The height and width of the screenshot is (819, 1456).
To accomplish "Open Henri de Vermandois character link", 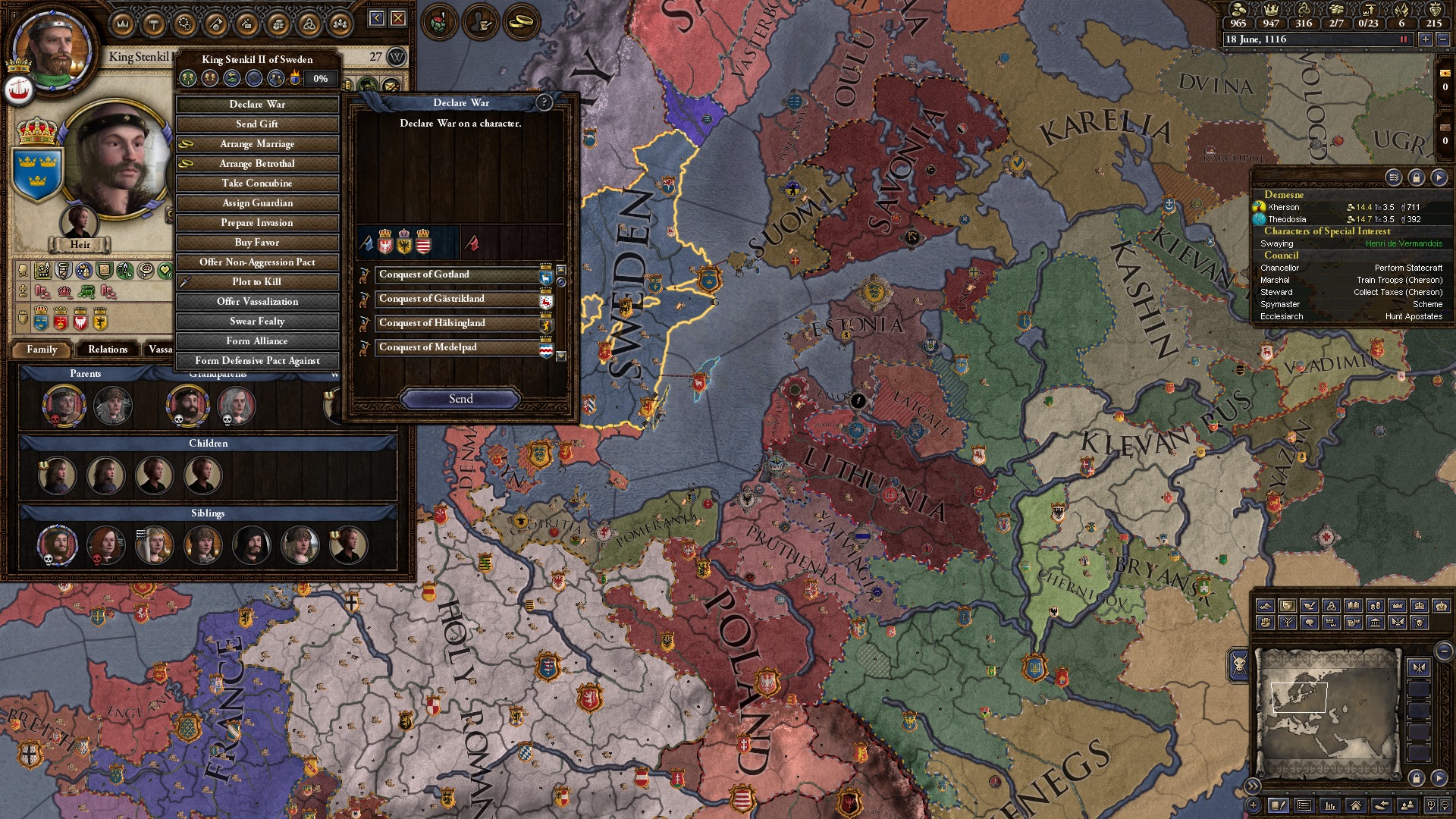I will 1404,244.
